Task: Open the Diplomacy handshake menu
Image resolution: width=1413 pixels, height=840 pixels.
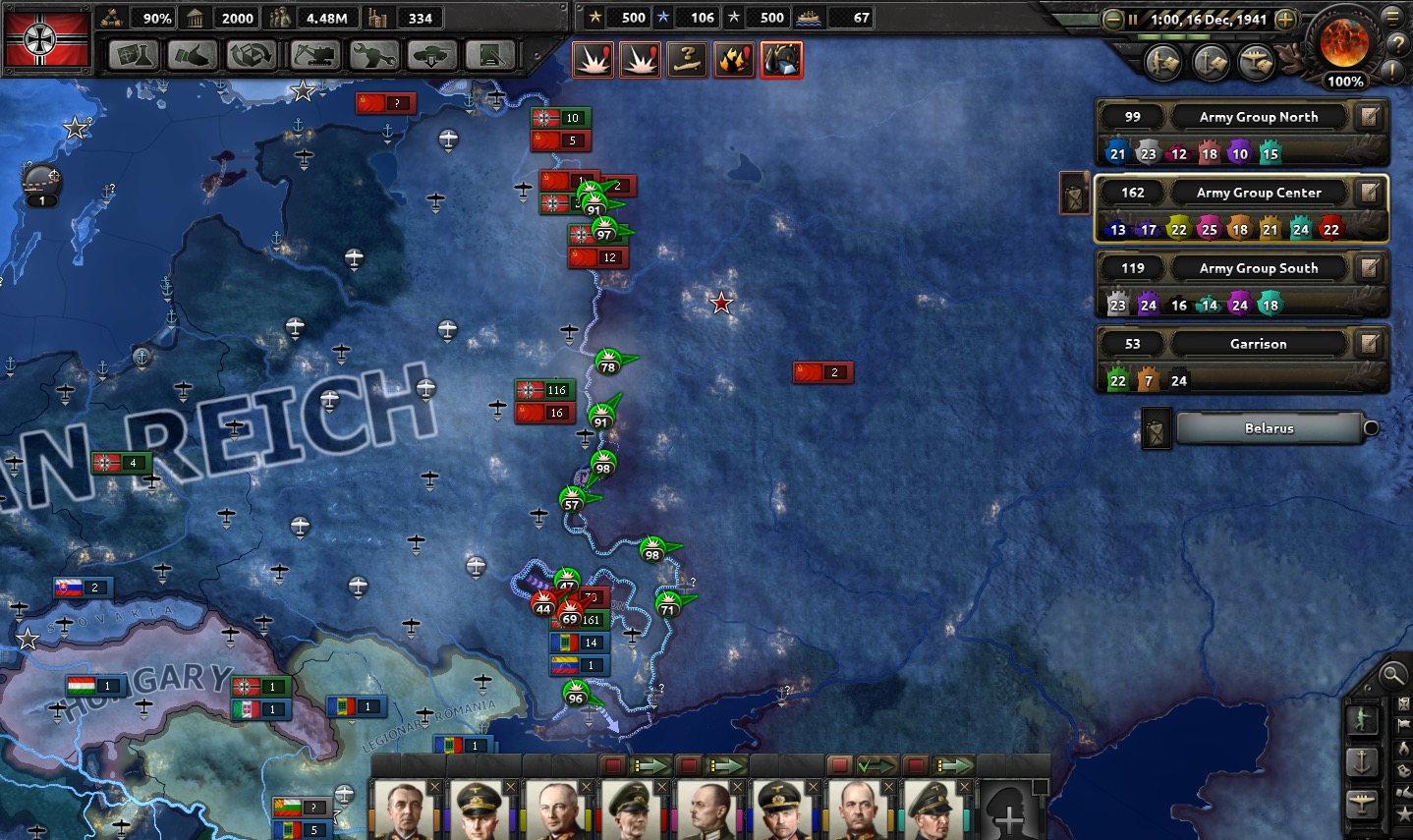Action: tap(193, 55)
